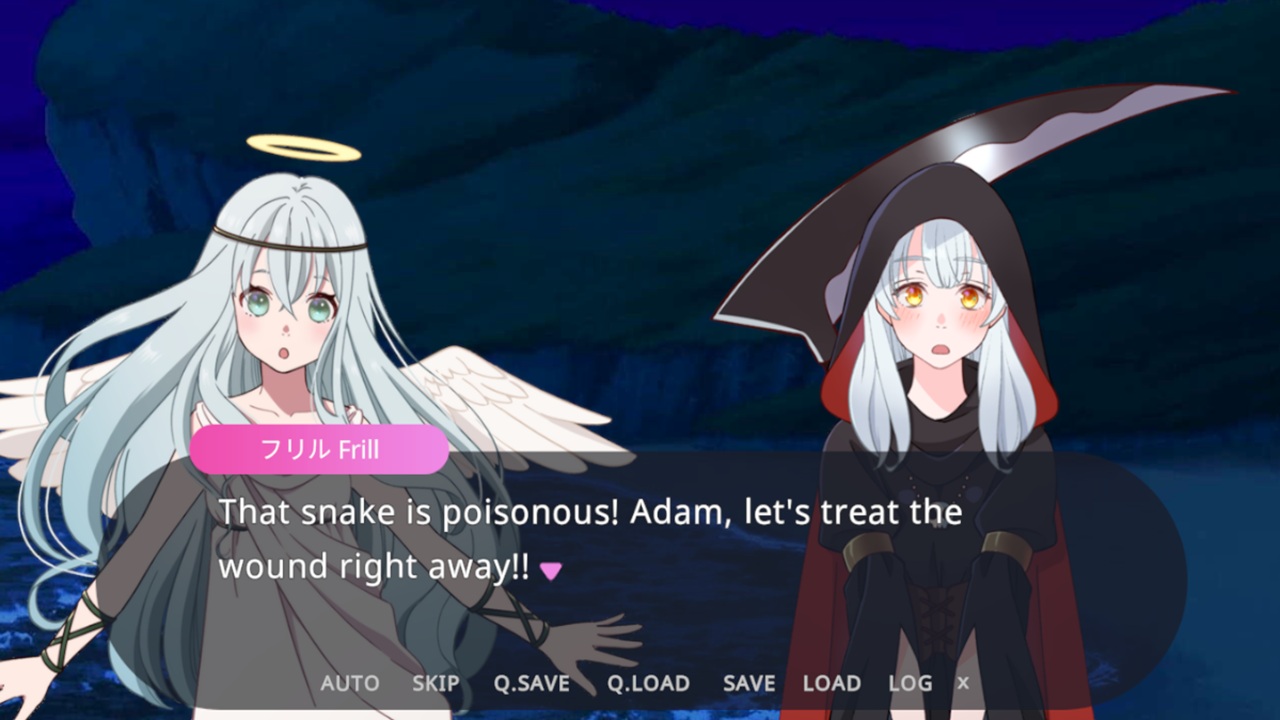Enable AUTO mode to auto-advance dialogue
Screen dimensions: 1280x720
[x=349, y=683]
